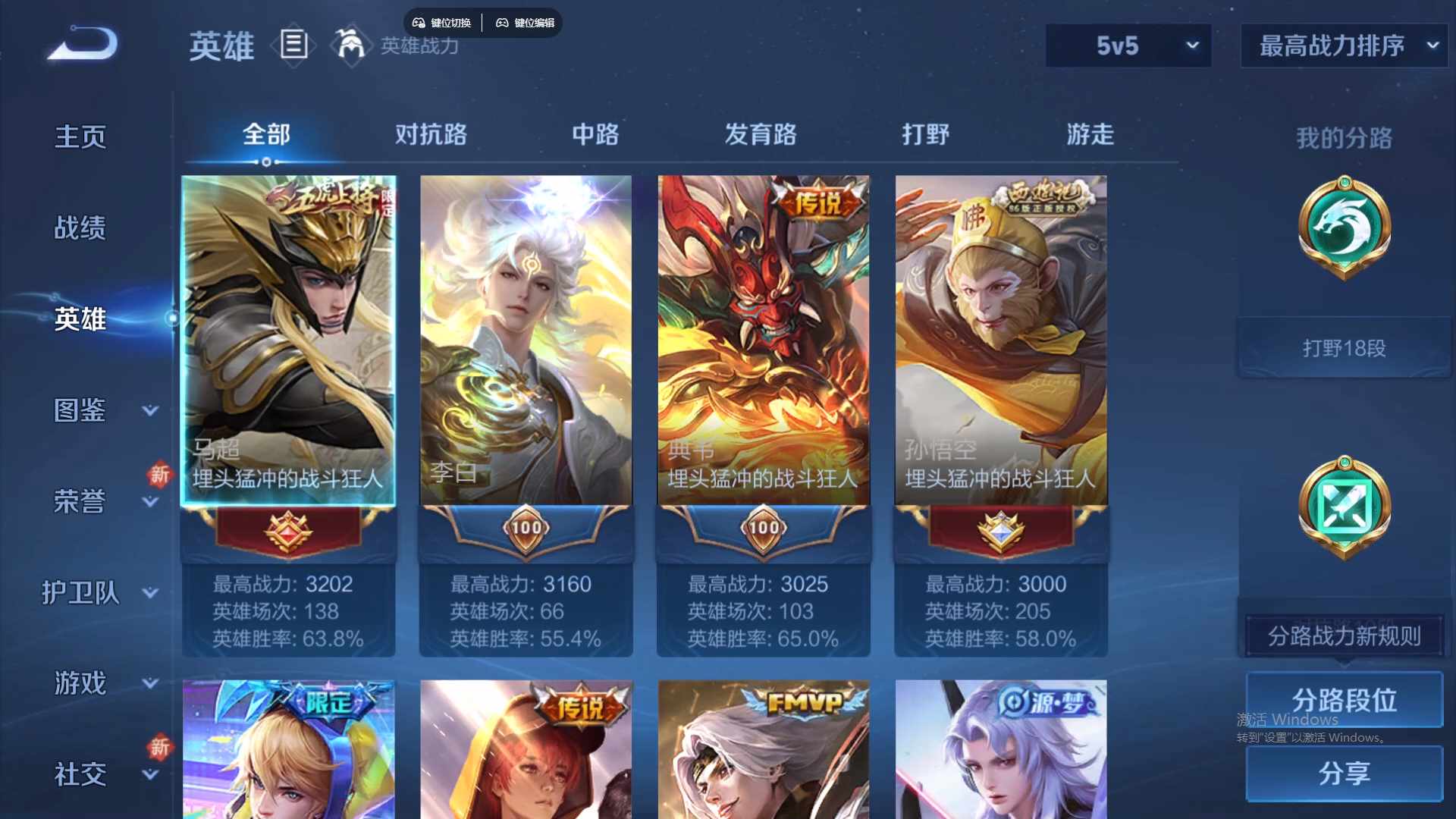Open the 5v5 mode dropdown
The image size is (1456, 819).
click(1128, 45)
